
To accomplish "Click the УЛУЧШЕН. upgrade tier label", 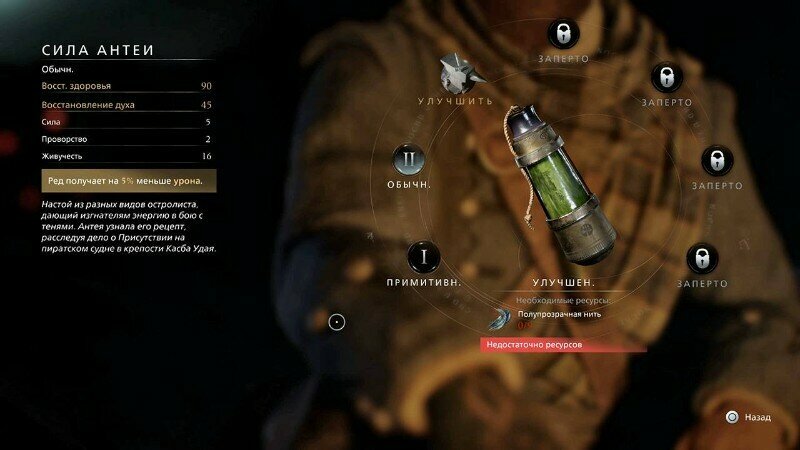I will point(564,283).
